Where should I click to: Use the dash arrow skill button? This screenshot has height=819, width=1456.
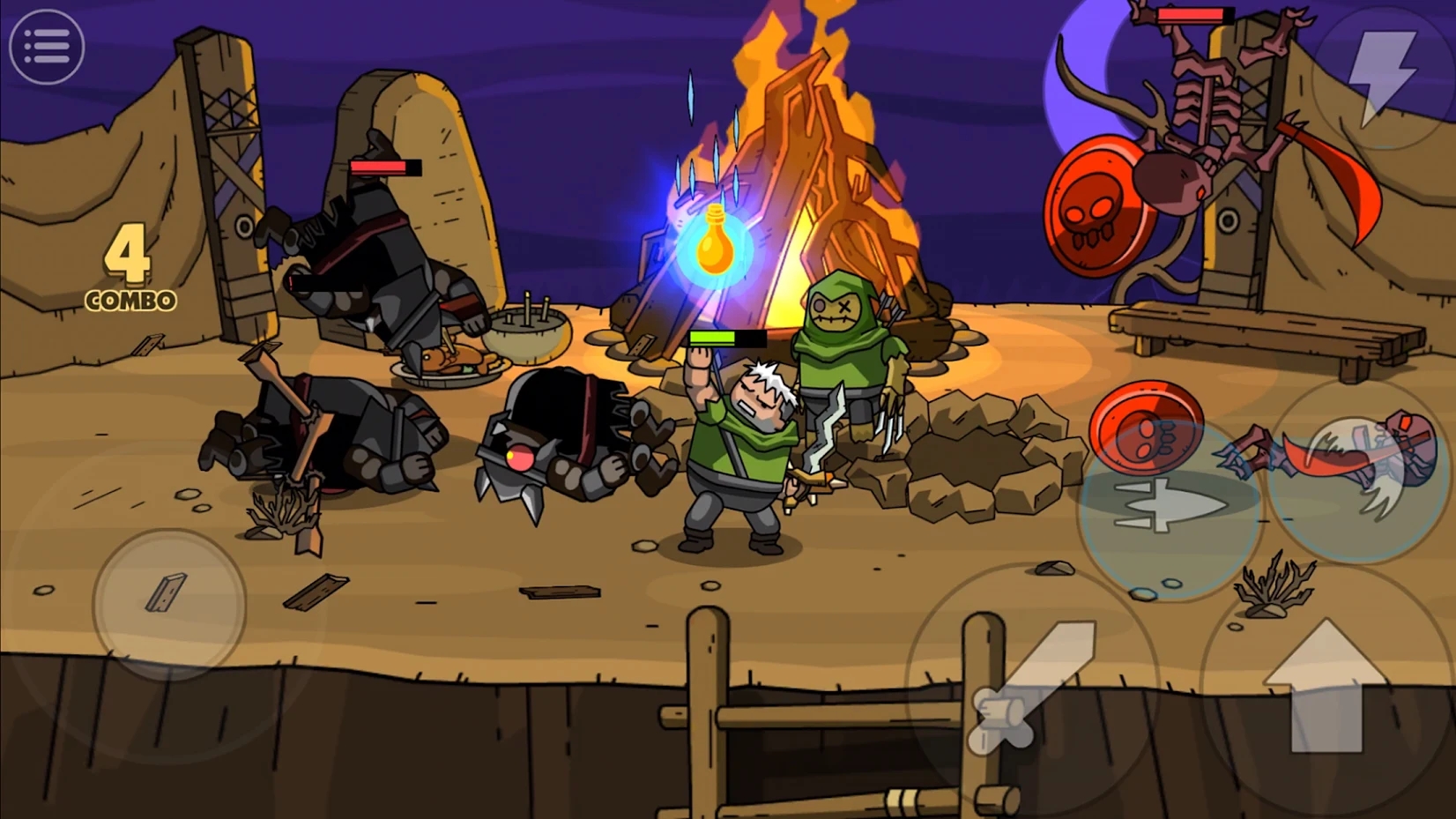click(1169, 509)
